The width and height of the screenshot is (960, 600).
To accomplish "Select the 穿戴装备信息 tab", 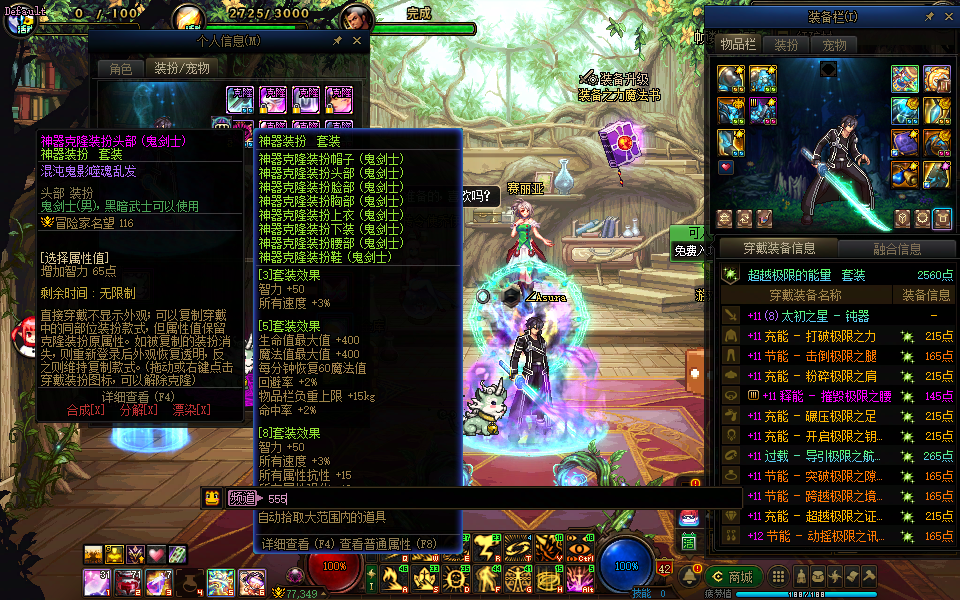I will click(x=779, y=249).
